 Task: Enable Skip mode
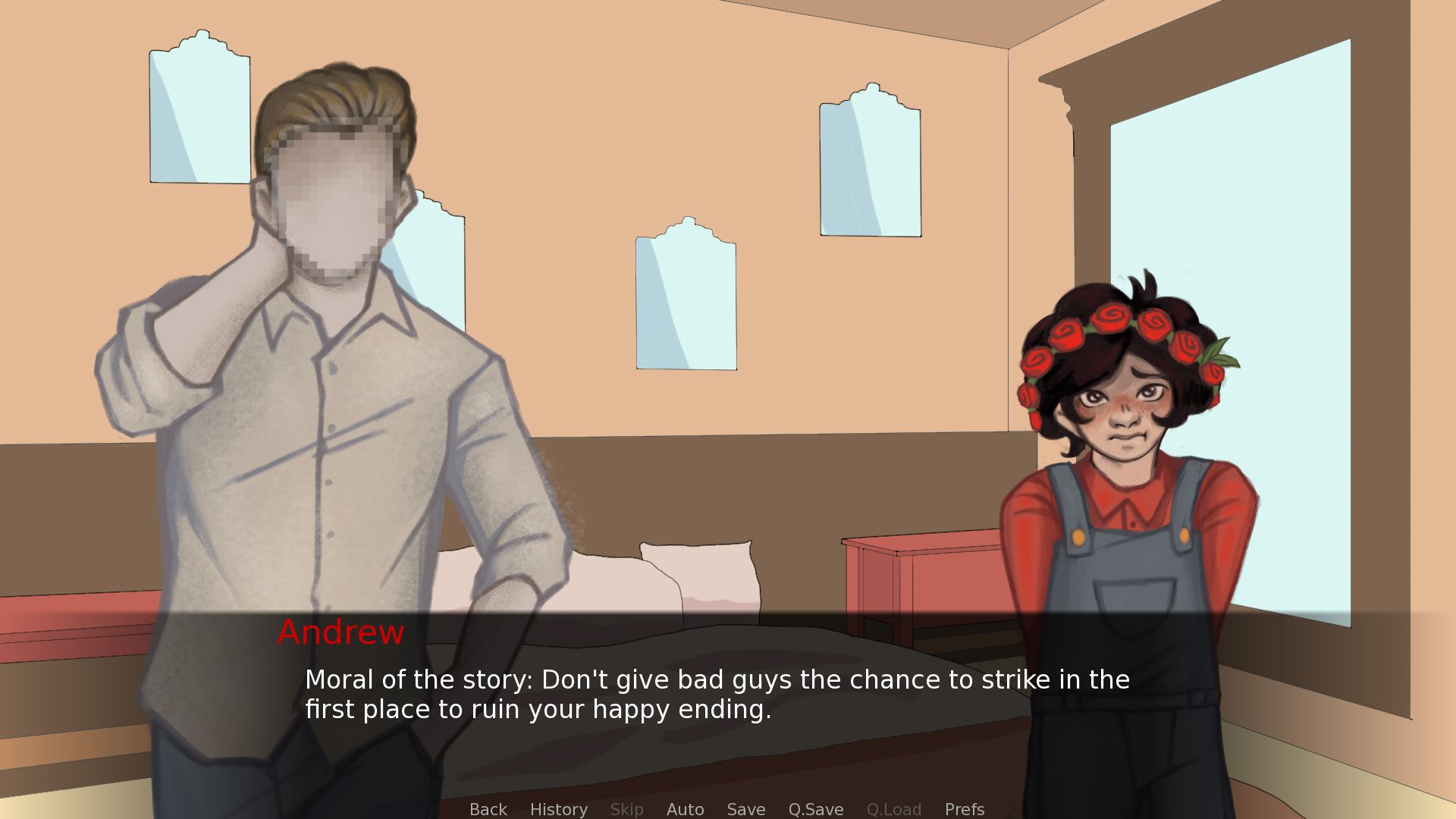tap(626, 809)
